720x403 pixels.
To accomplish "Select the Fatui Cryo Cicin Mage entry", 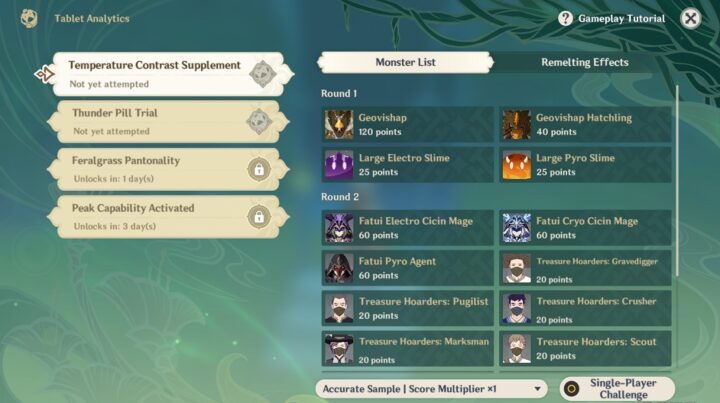I will (x=586, y=228).
